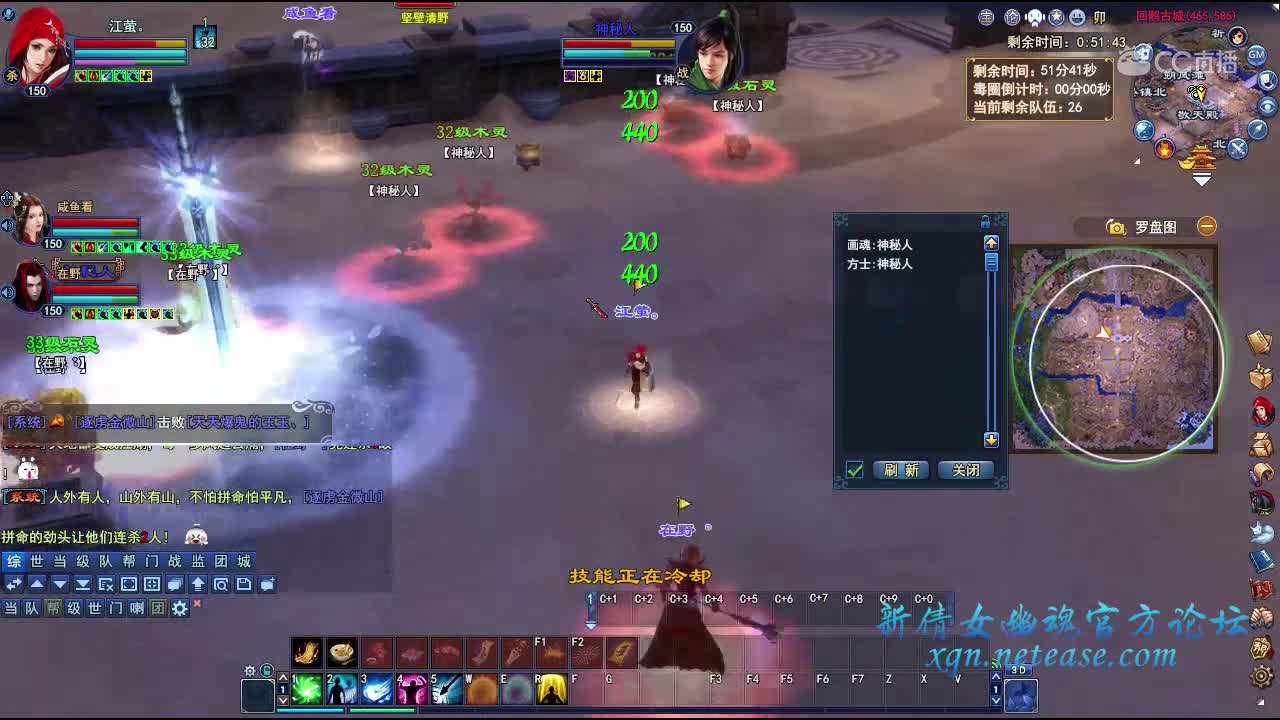The height and width of the screenshot is (720, 1280).
Task: Click the scroll-down arrow in the 神秘人 panel
Action: point(991,440)
